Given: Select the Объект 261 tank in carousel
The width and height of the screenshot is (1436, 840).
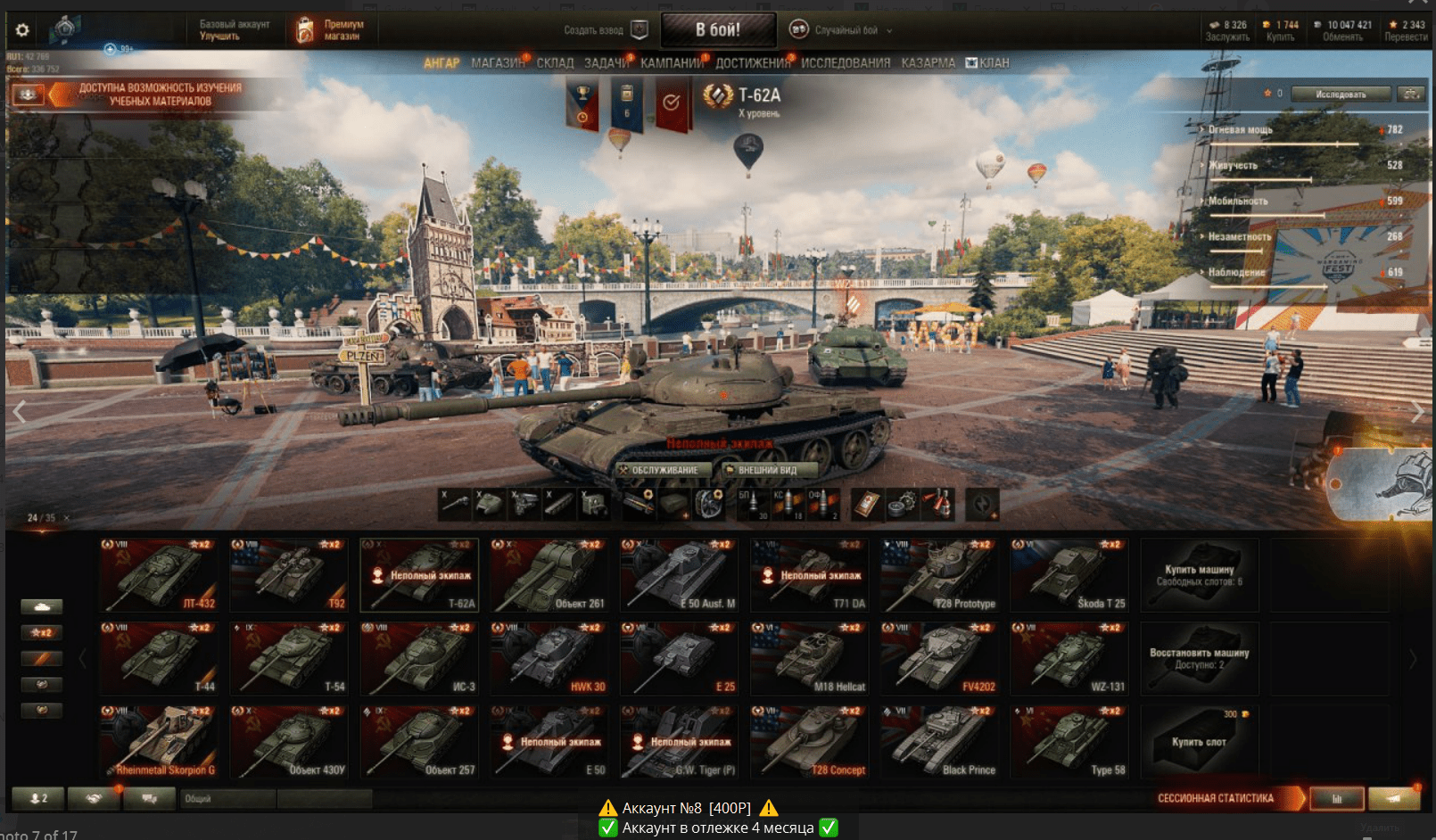Looking at the screenshot, I should [549, 575].
